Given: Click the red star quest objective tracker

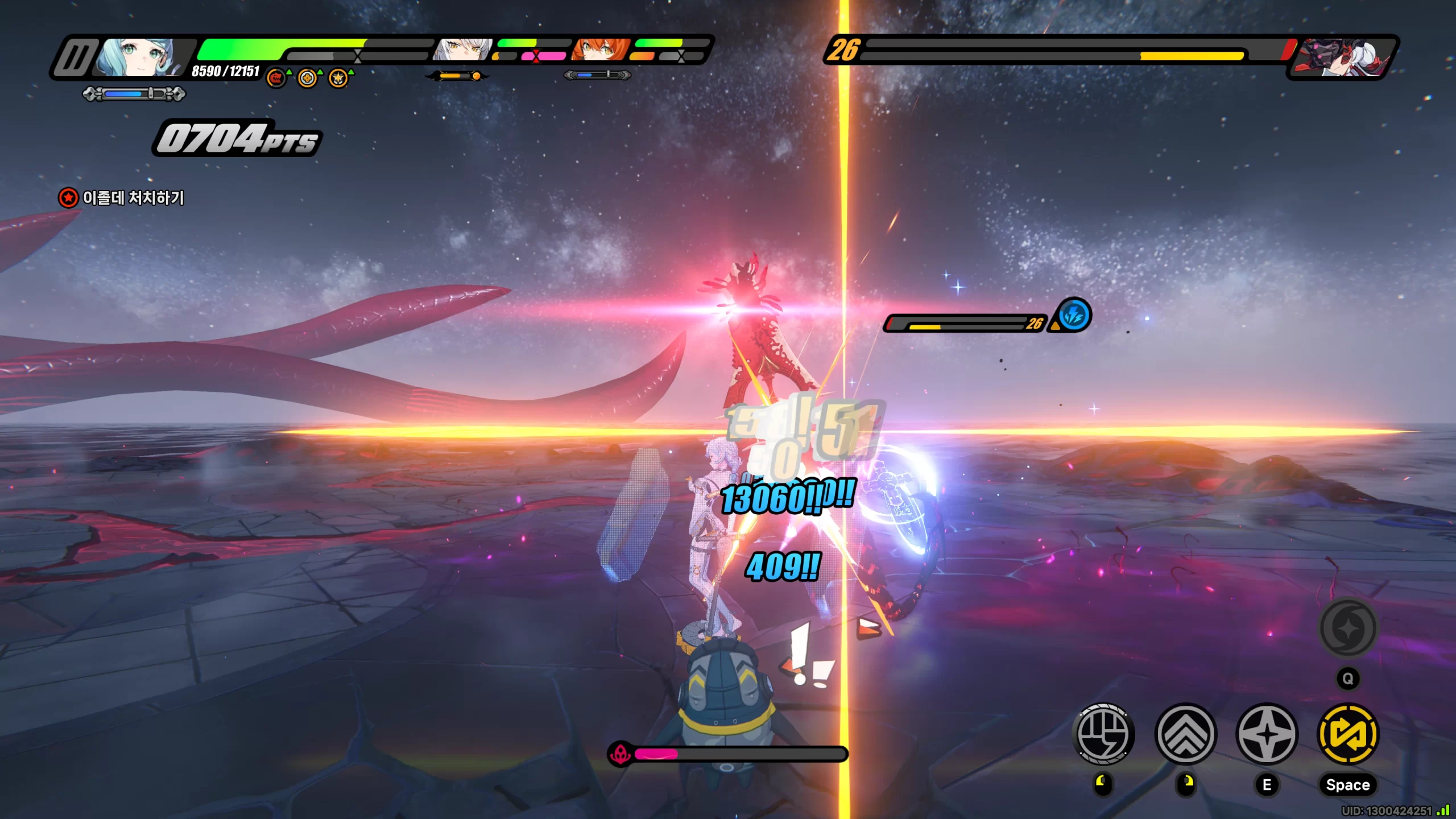Looking at the screenshot, I should 69,198.
